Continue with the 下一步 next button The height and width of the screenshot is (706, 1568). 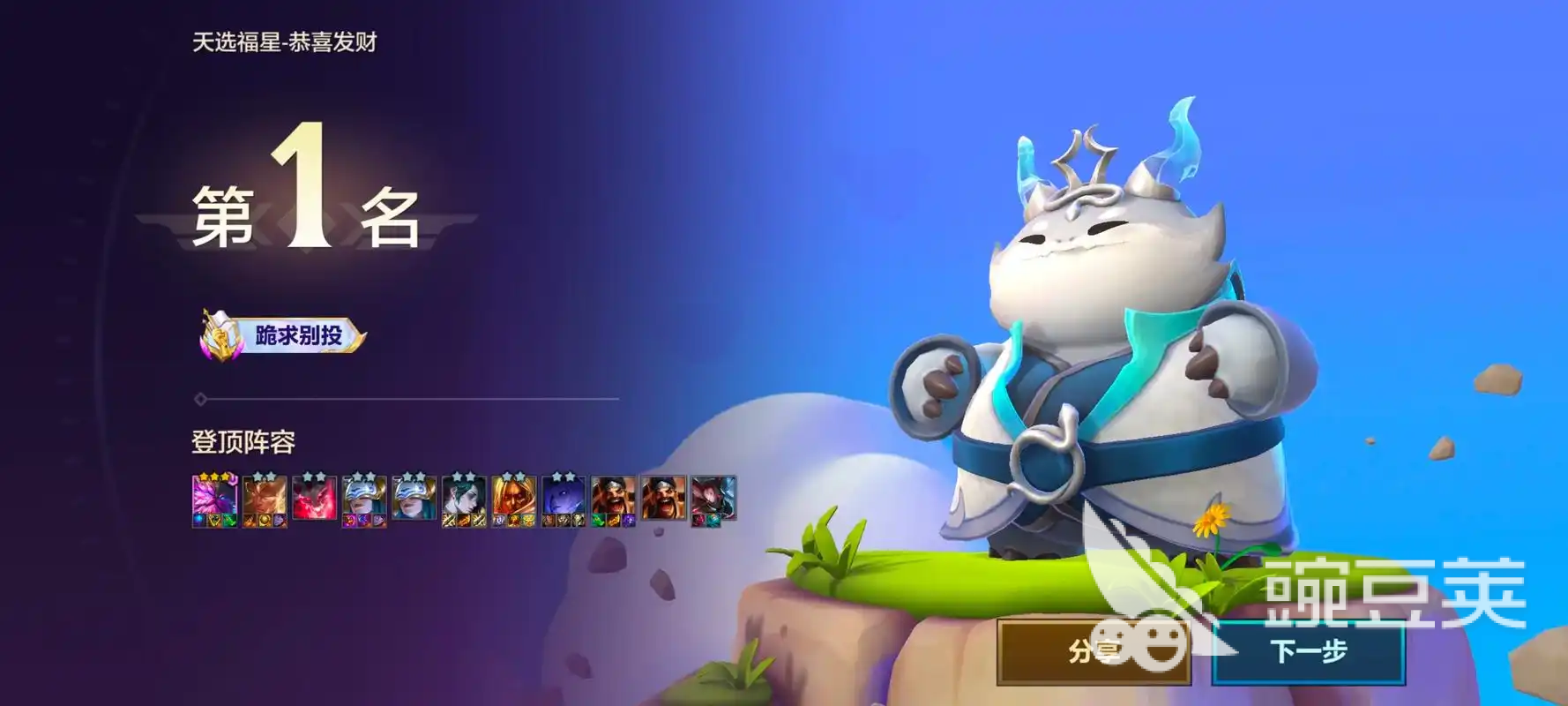point(1309,652)
